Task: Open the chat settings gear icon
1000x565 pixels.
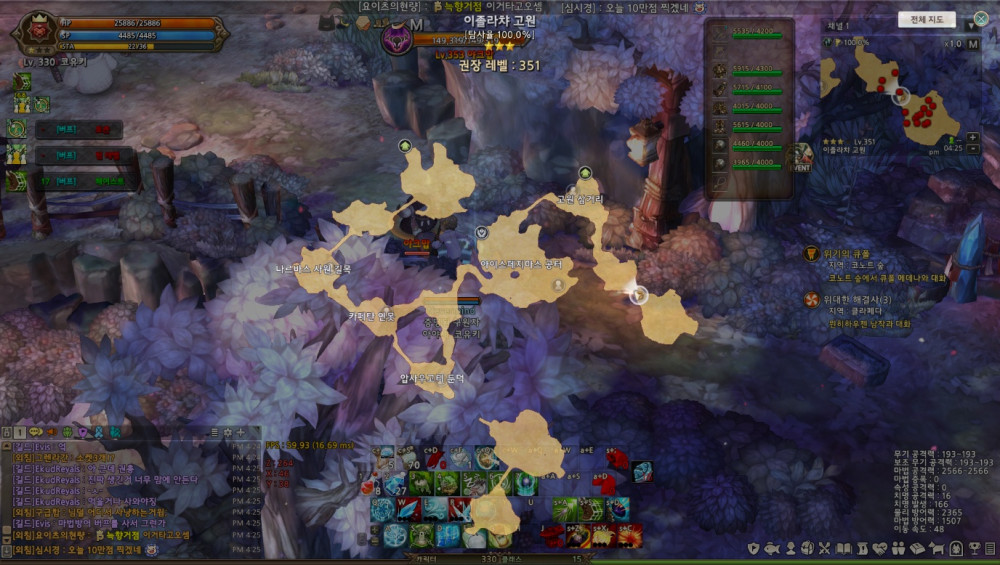Action: click(228, 432)
